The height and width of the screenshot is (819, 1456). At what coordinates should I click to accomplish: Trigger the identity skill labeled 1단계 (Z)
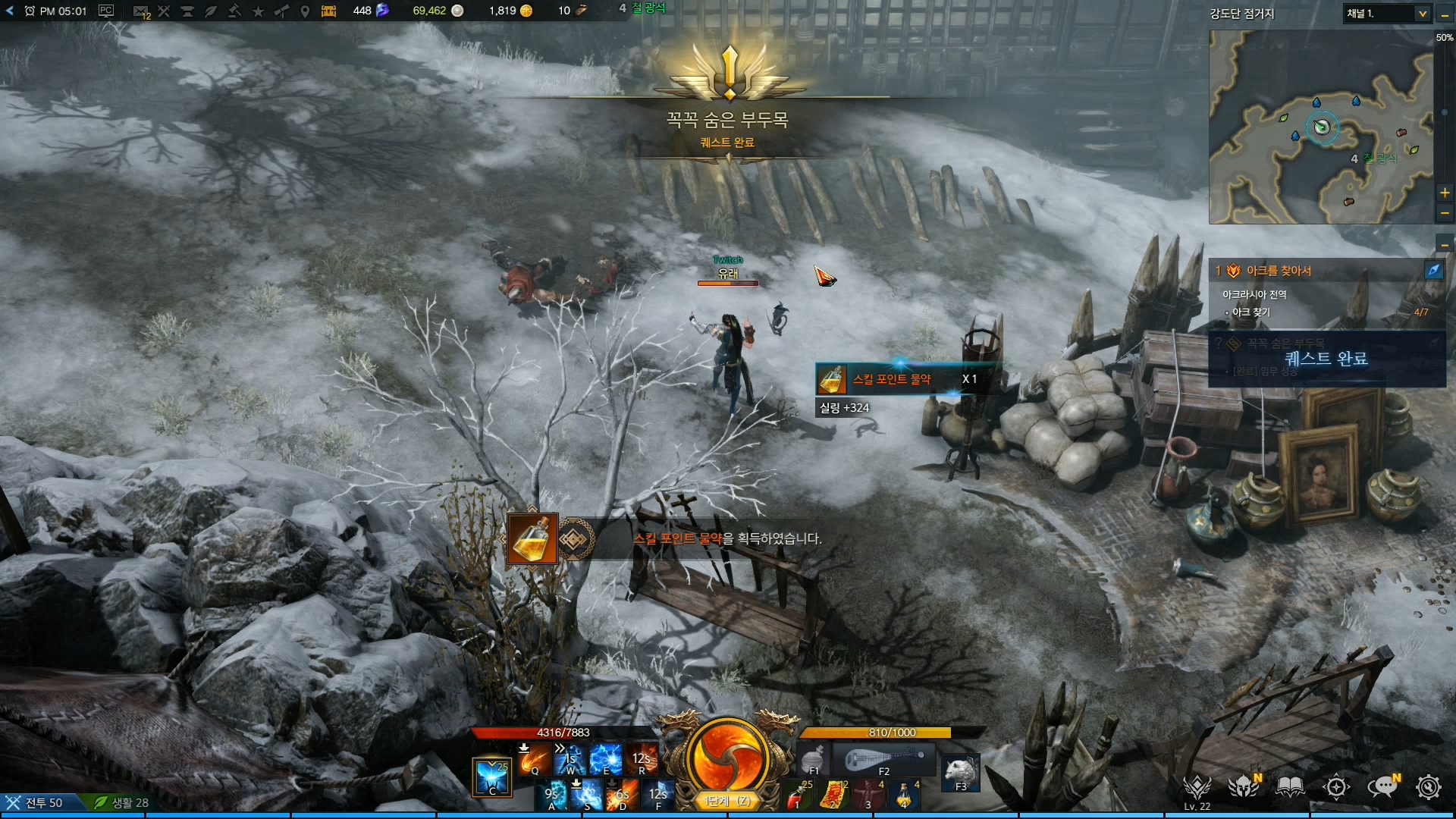tap(726, 758)
